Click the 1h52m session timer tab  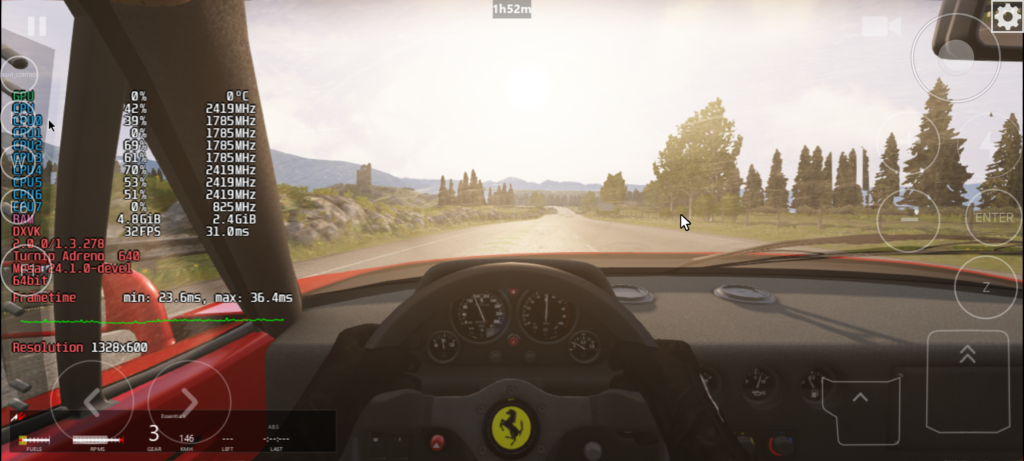coord(511,9)
